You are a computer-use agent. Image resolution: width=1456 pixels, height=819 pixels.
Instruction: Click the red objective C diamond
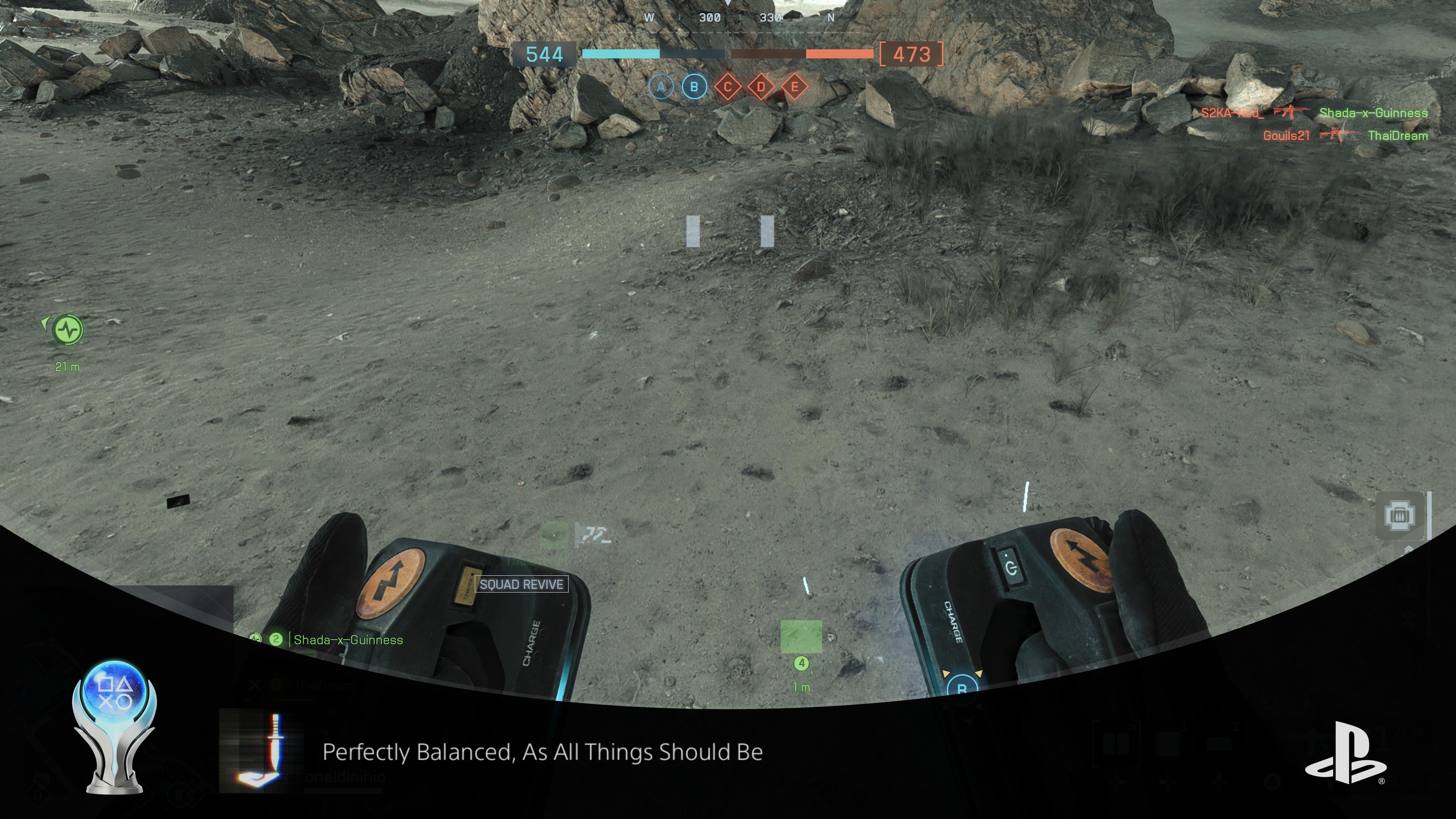pyautogui.click(x=728, y=87)
